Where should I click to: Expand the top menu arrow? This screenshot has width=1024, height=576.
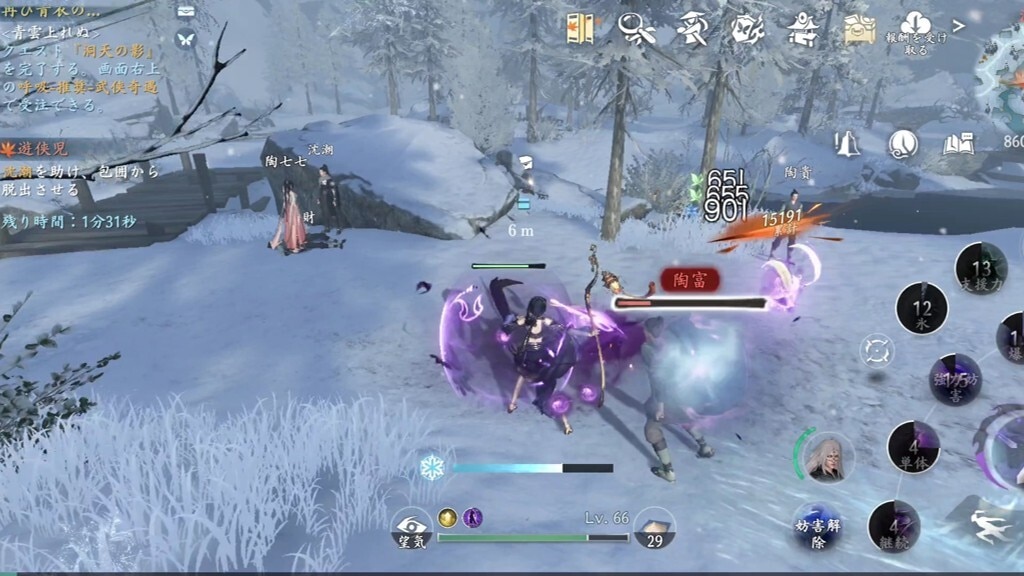[x=959, y=25]
